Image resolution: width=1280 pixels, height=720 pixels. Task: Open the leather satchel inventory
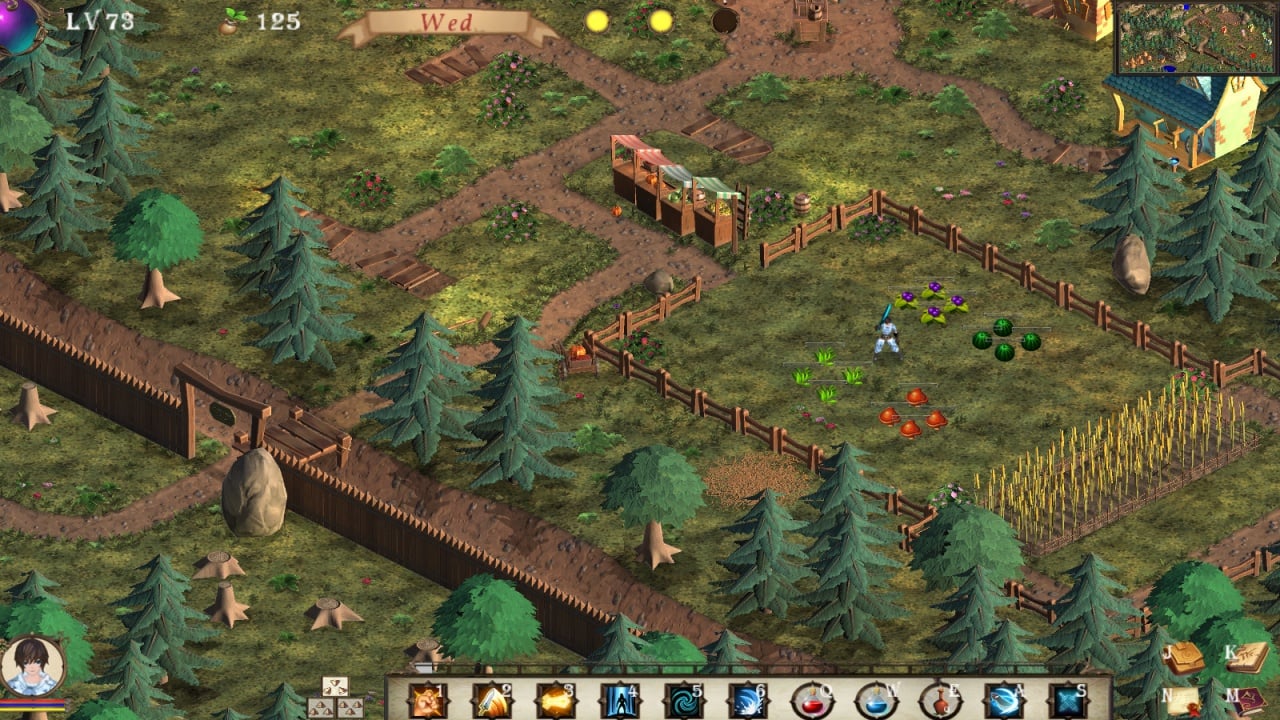1183,658
